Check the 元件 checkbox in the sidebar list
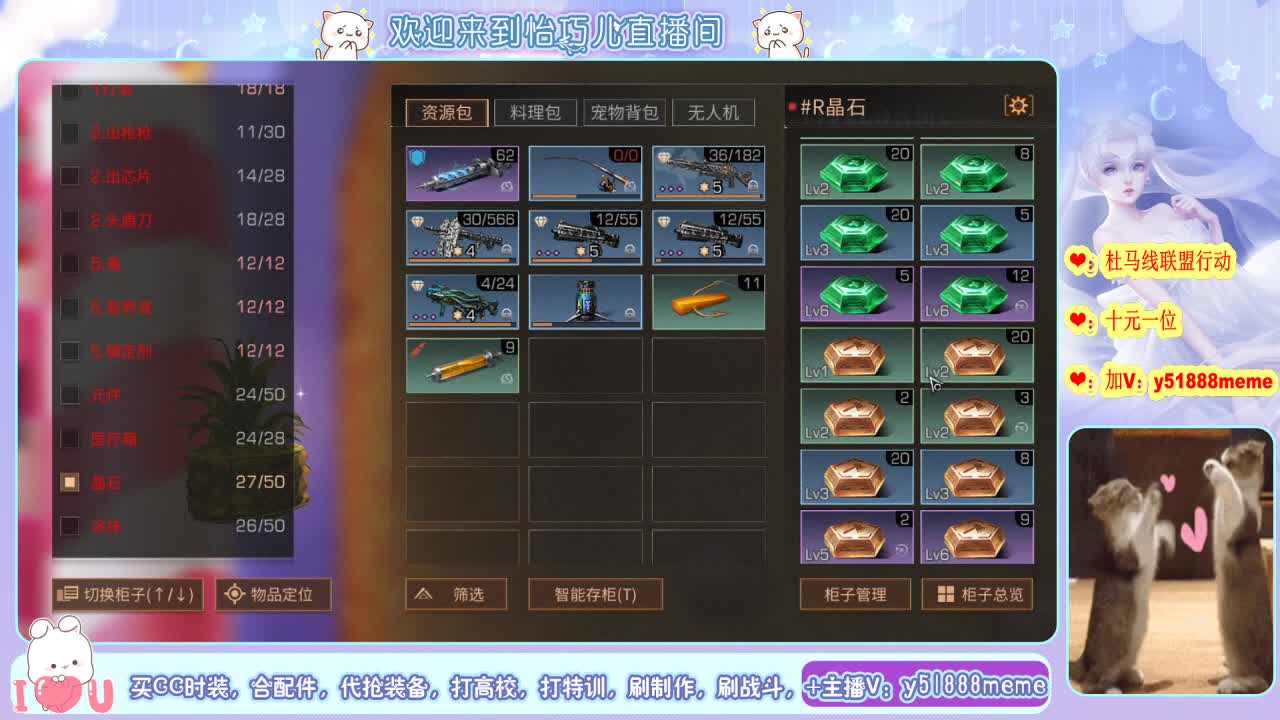1280x720 pixels. tap(69, 395)
